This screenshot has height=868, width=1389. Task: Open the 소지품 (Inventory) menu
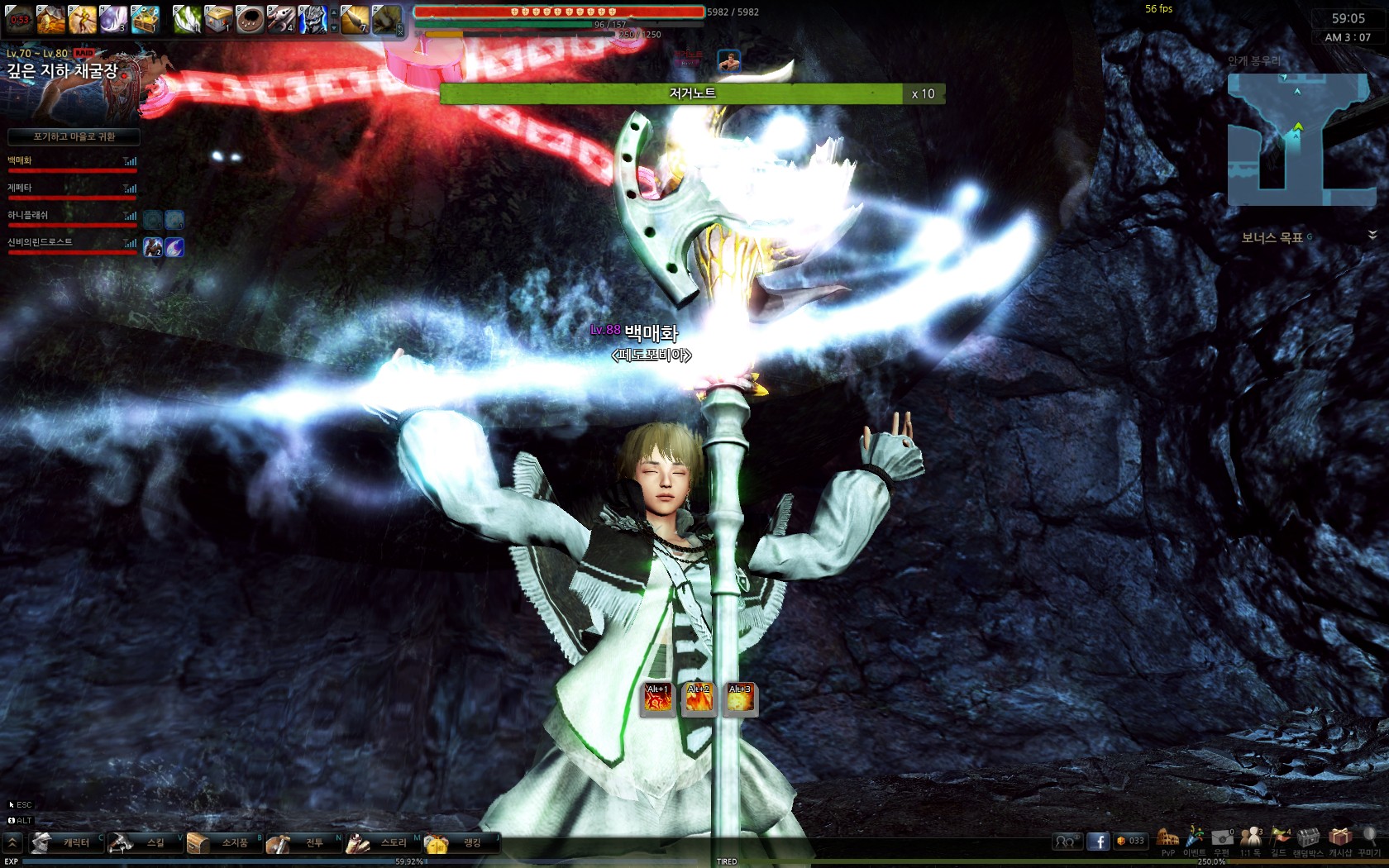224,842
